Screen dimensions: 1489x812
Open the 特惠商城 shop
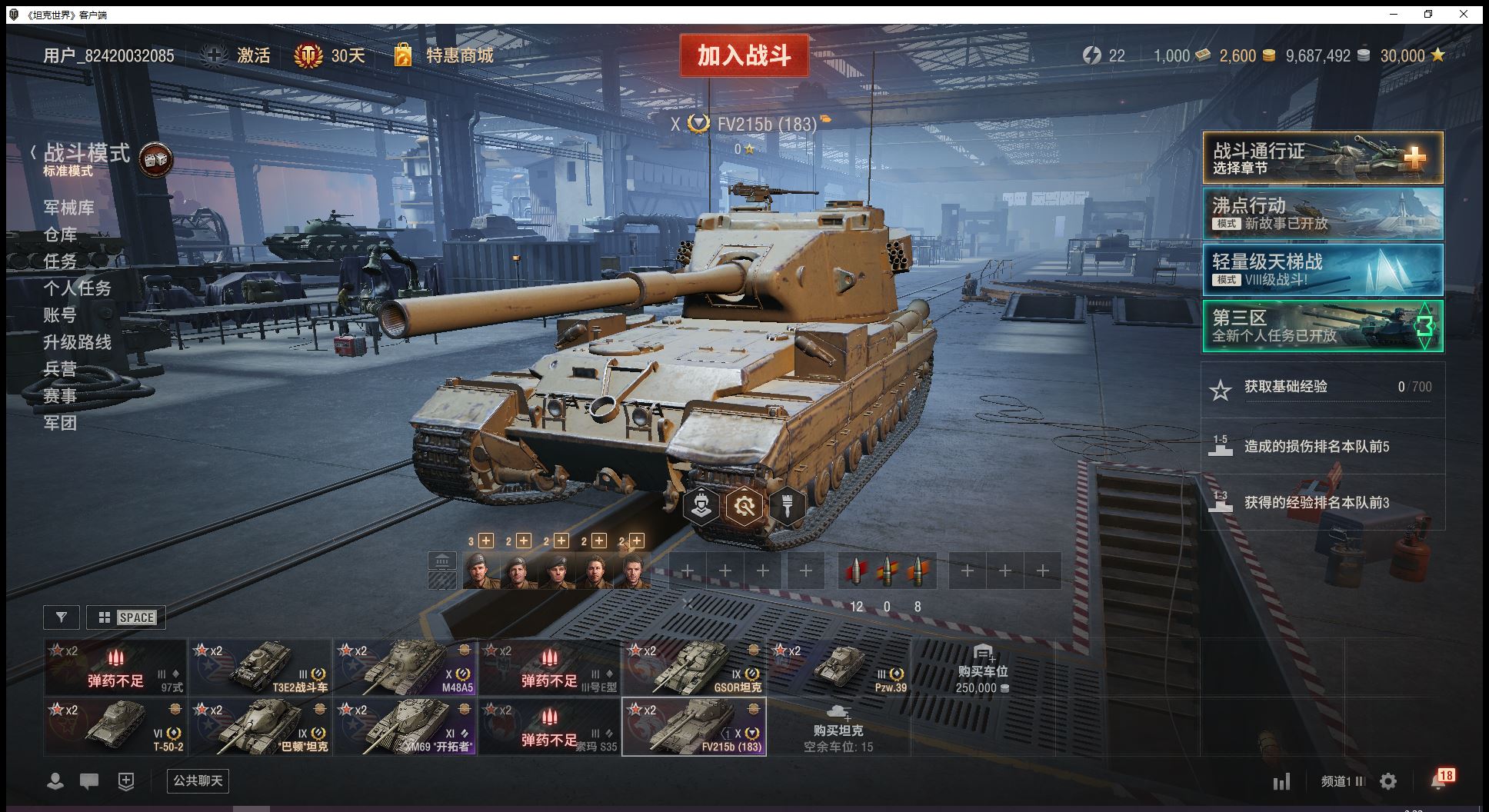tap(459, 55)
